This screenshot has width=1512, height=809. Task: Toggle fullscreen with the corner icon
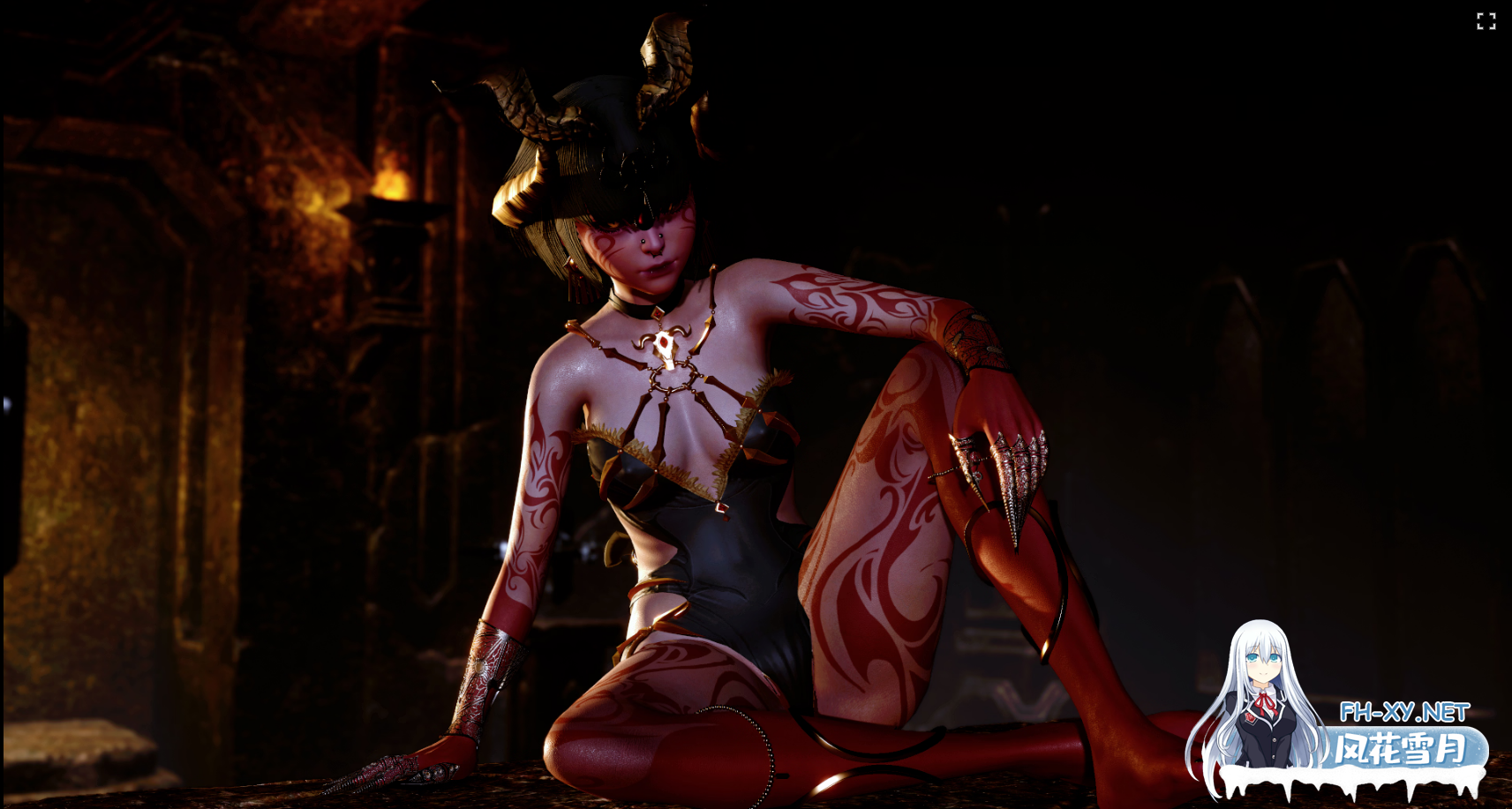1486,21
